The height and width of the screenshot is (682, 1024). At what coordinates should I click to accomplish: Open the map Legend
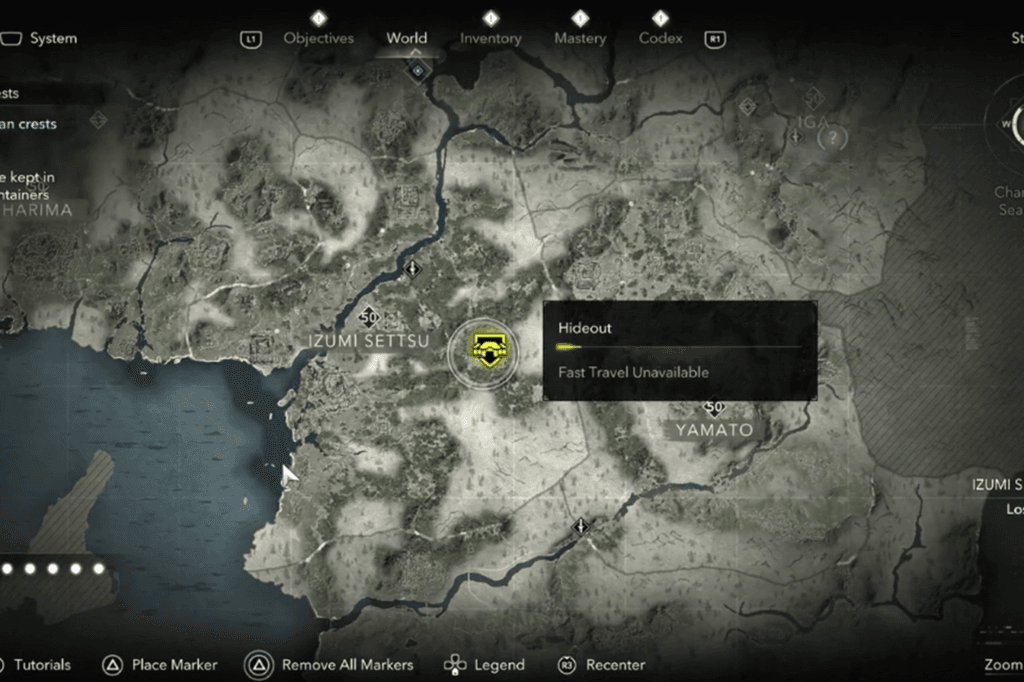tap(498, 664)
